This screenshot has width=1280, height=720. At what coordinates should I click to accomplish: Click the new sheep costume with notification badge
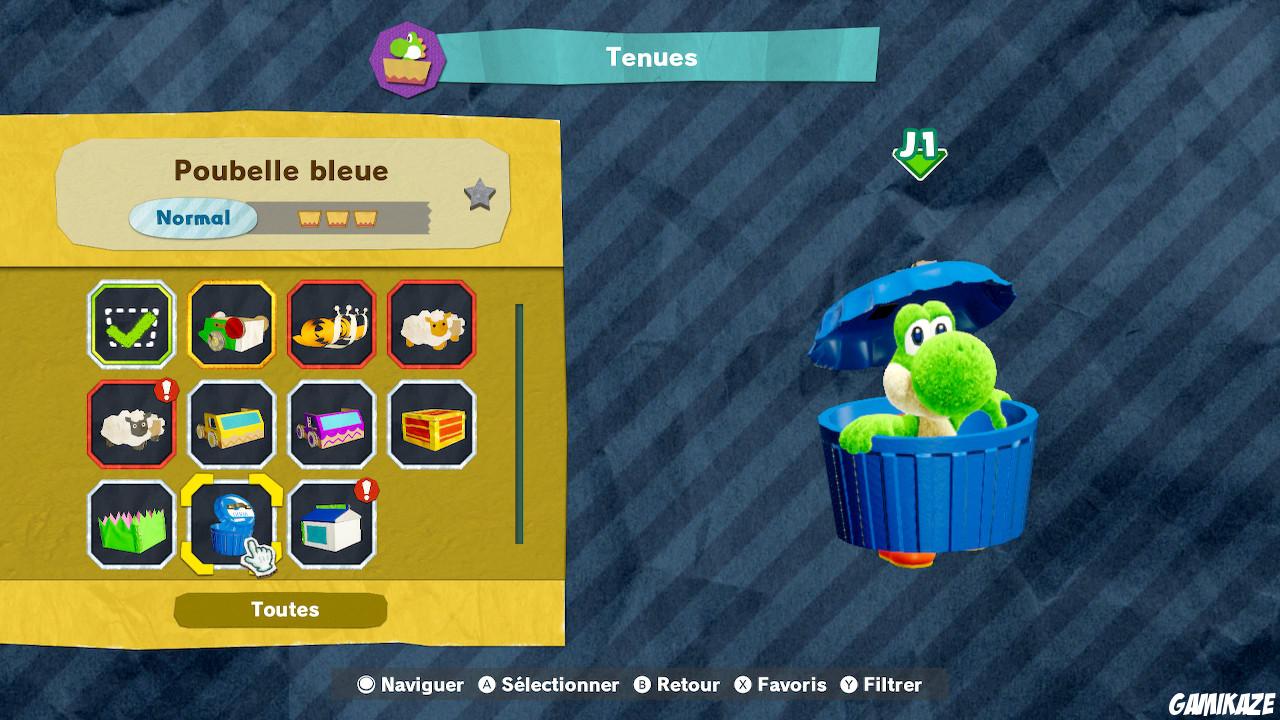[x=131, y=425]
